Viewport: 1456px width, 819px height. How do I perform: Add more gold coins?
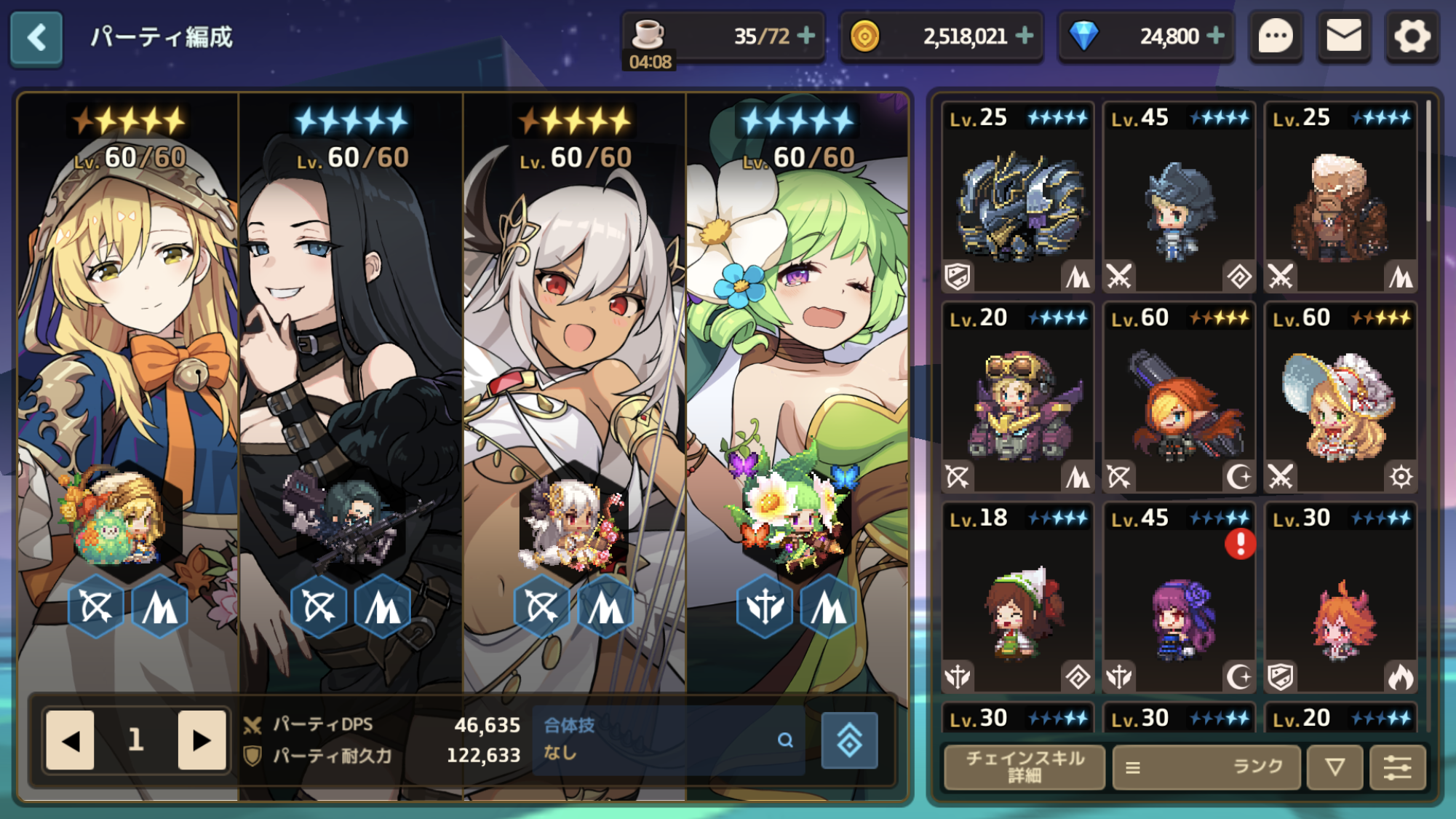coord(1025,36)
